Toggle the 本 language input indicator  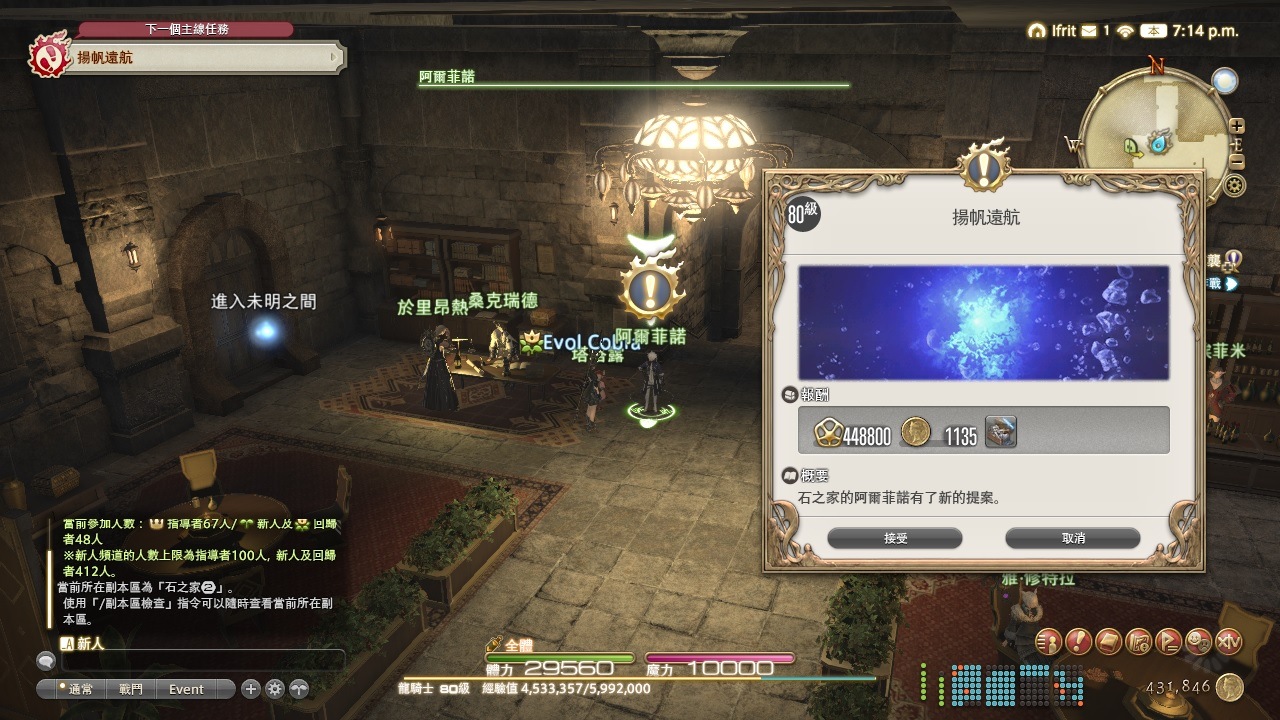point(1154,31)
